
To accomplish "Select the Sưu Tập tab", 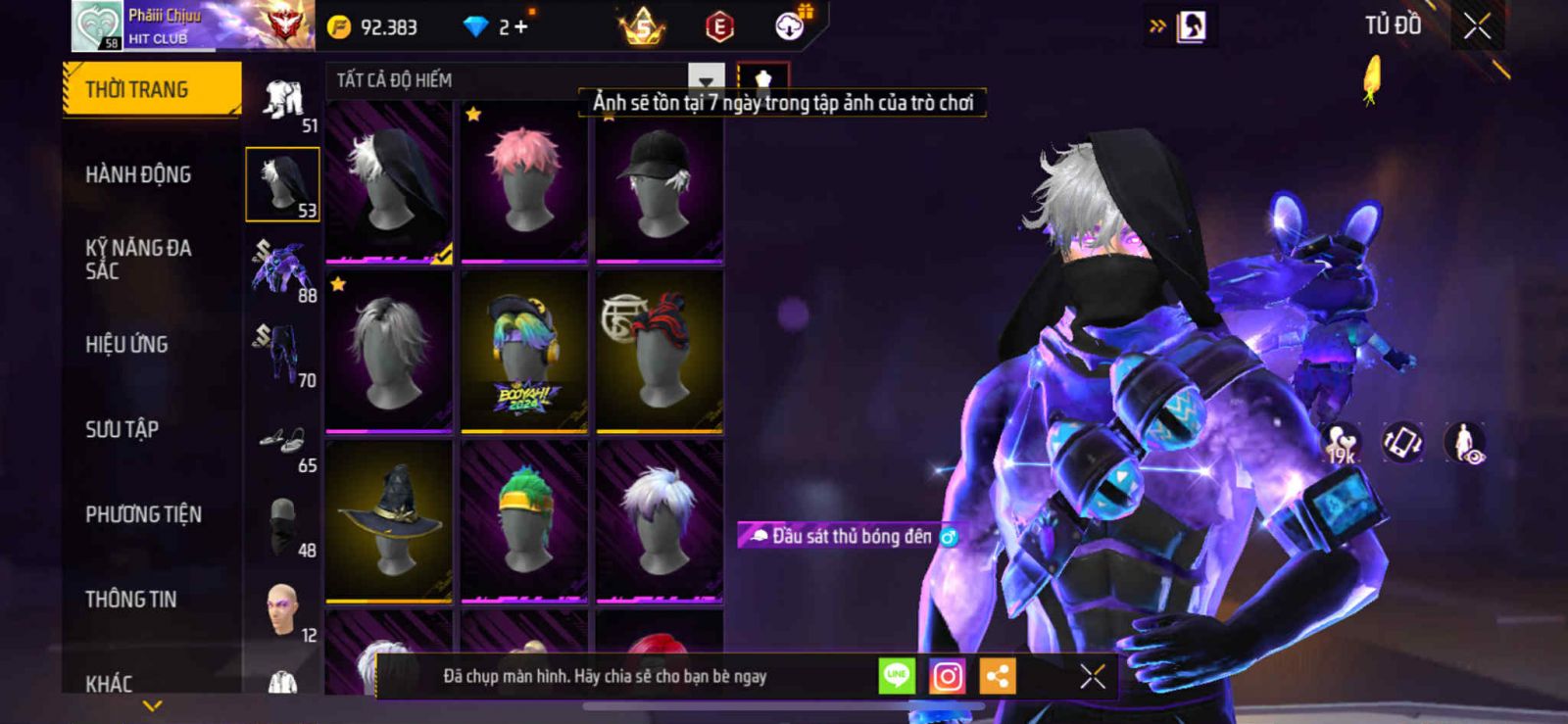I will [122, 429].
